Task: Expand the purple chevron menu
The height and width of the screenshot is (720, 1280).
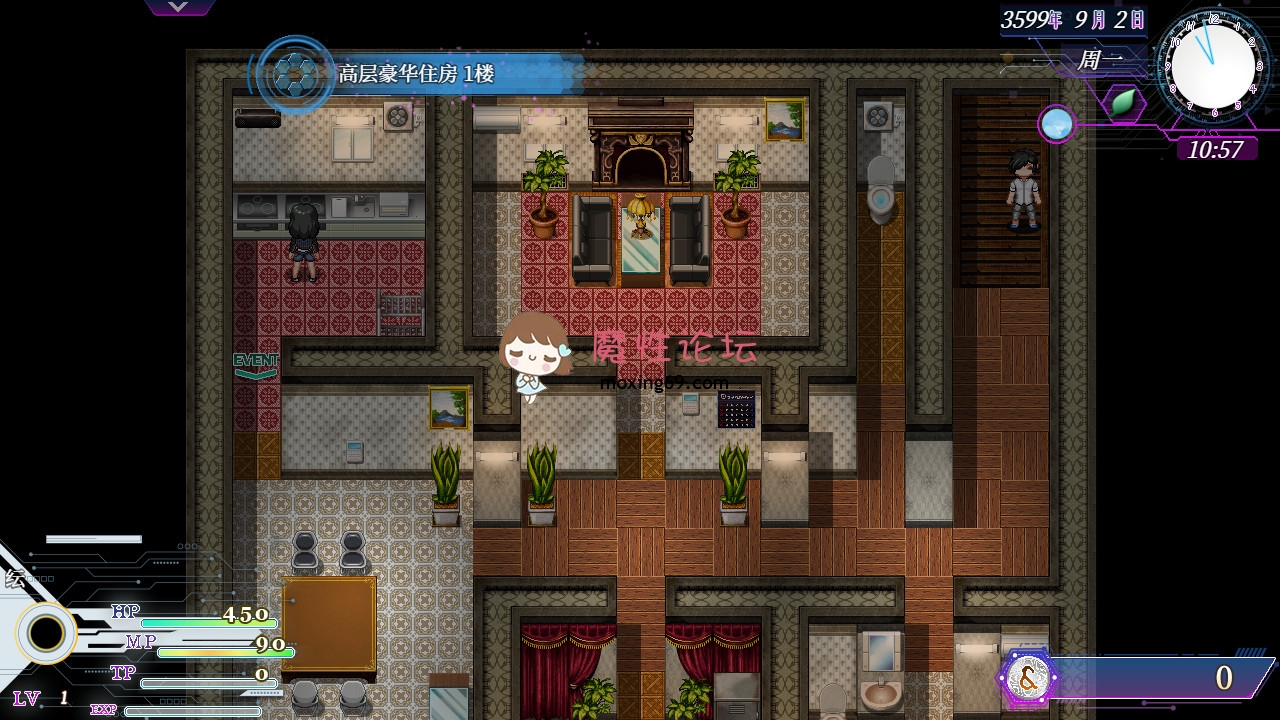Action: [178, 7]
